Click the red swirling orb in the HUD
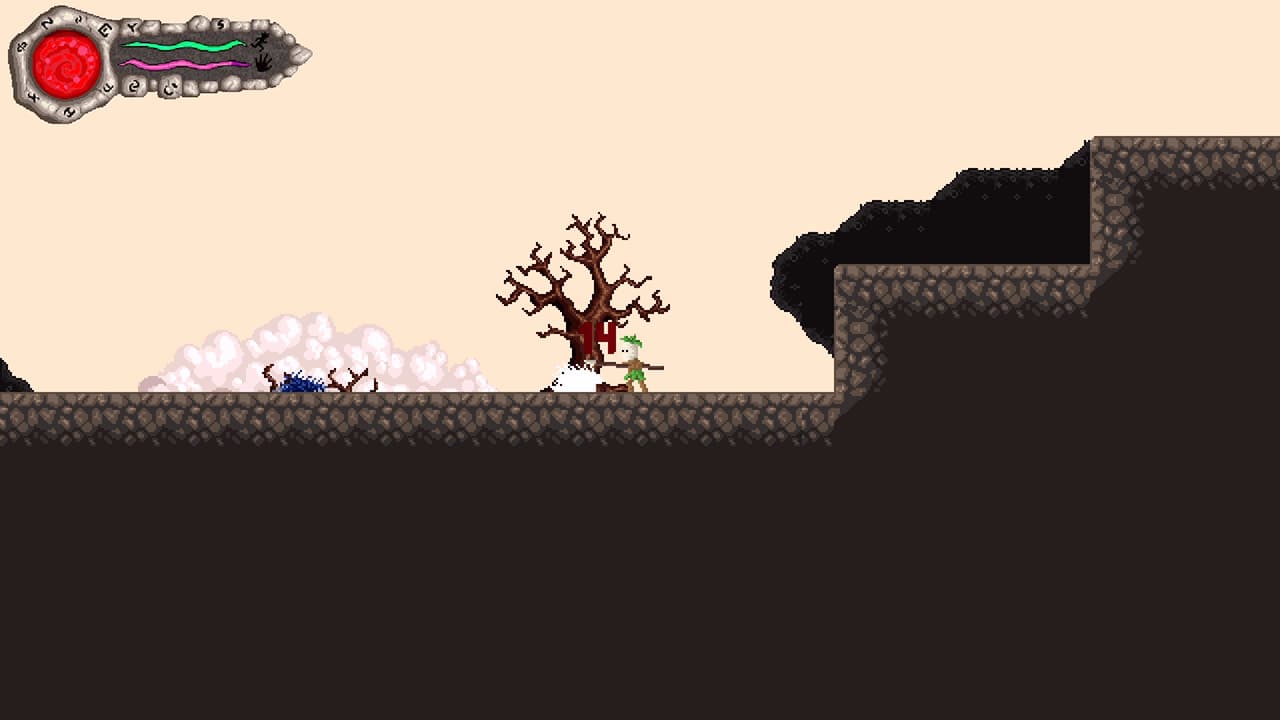This screenshot has width=1280, height=720. pos(64,64)
